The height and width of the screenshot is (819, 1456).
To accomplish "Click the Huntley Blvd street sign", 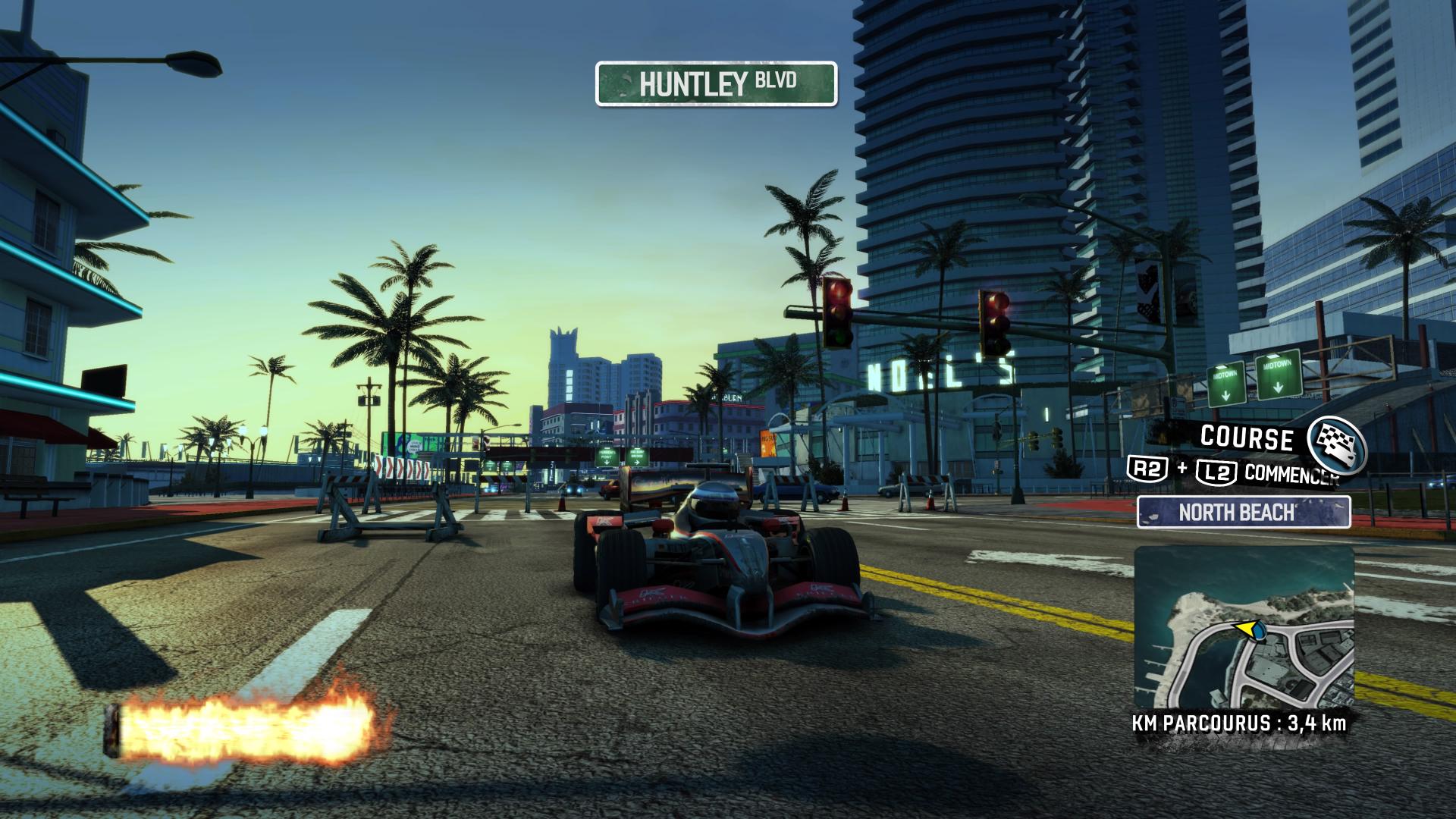I will pyautogui.click(x=716, y=83).
